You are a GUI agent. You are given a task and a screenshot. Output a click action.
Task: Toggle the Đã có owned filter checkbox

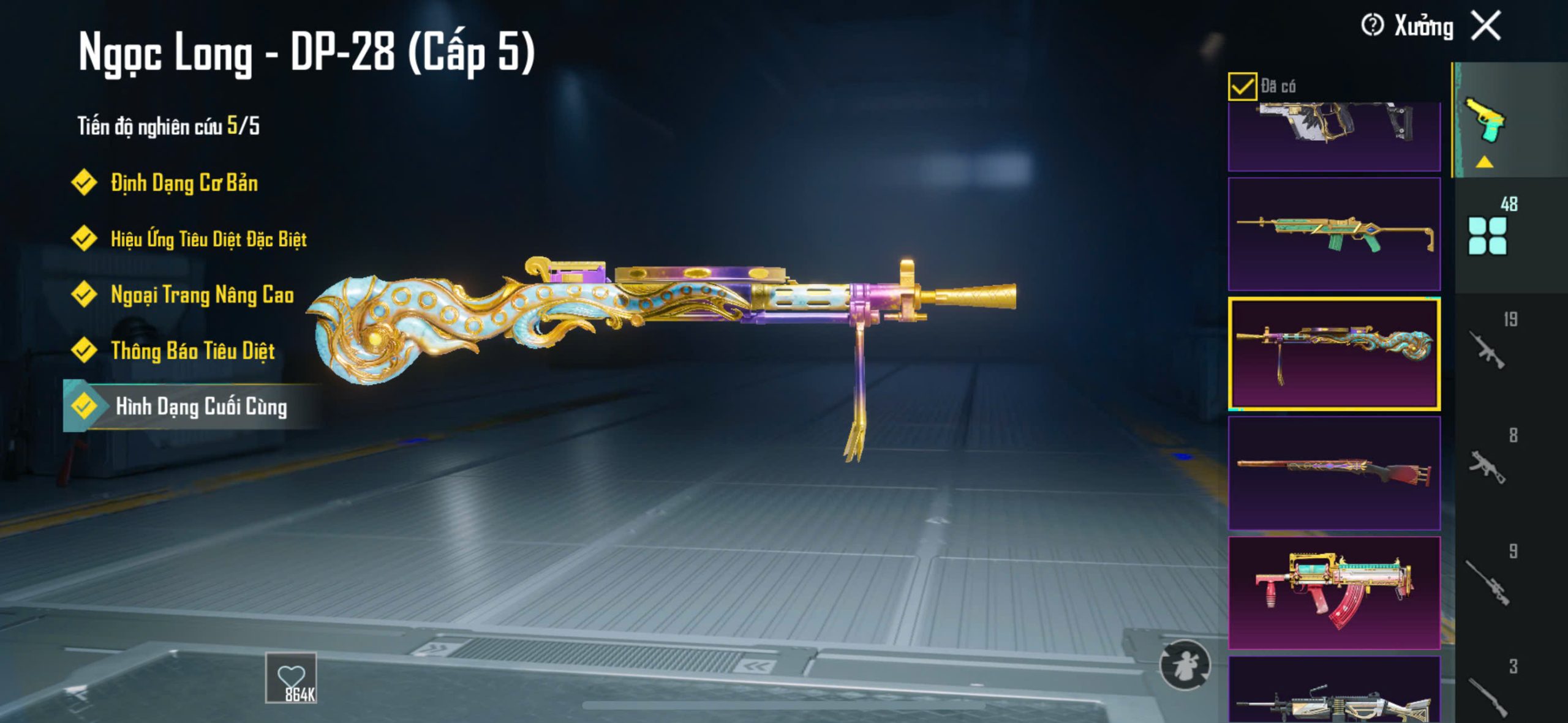(1242, 86)
